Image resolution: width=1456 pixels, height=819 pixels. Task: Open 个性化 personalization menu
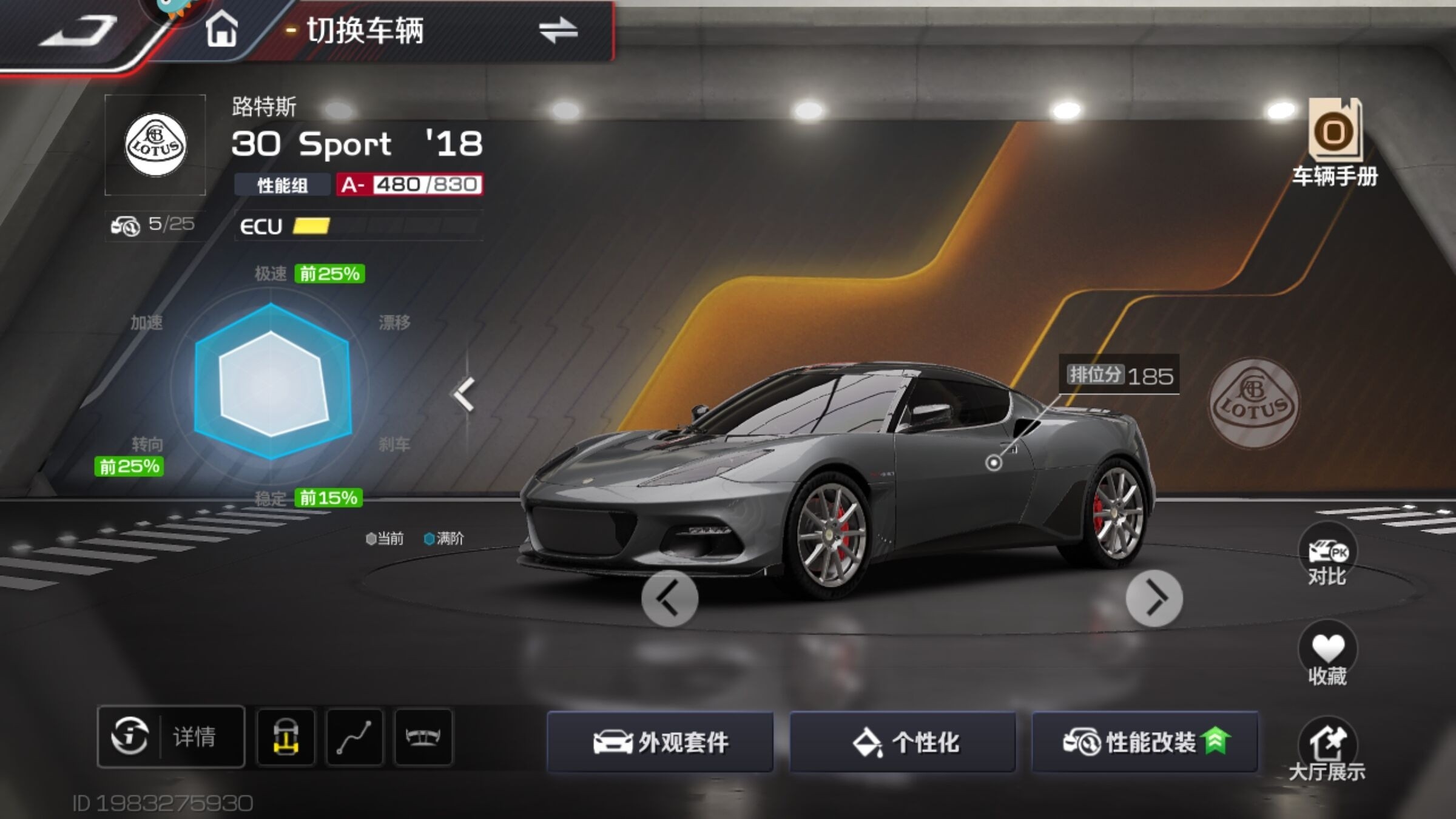pyautogui.click(x=903, y=741)
